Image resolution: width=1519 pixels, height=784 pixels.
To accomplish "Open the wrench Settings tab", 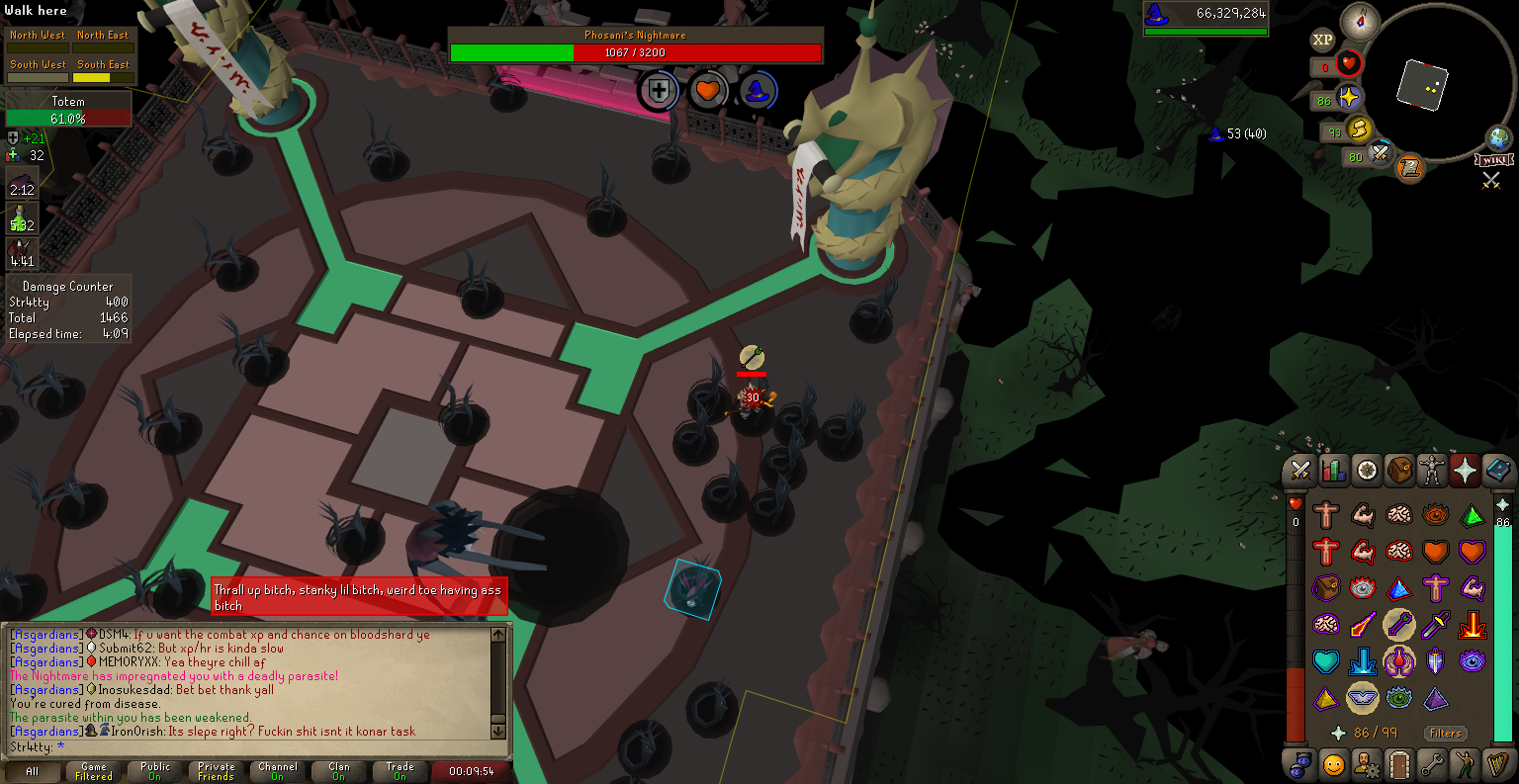I will pos(1432,764).
